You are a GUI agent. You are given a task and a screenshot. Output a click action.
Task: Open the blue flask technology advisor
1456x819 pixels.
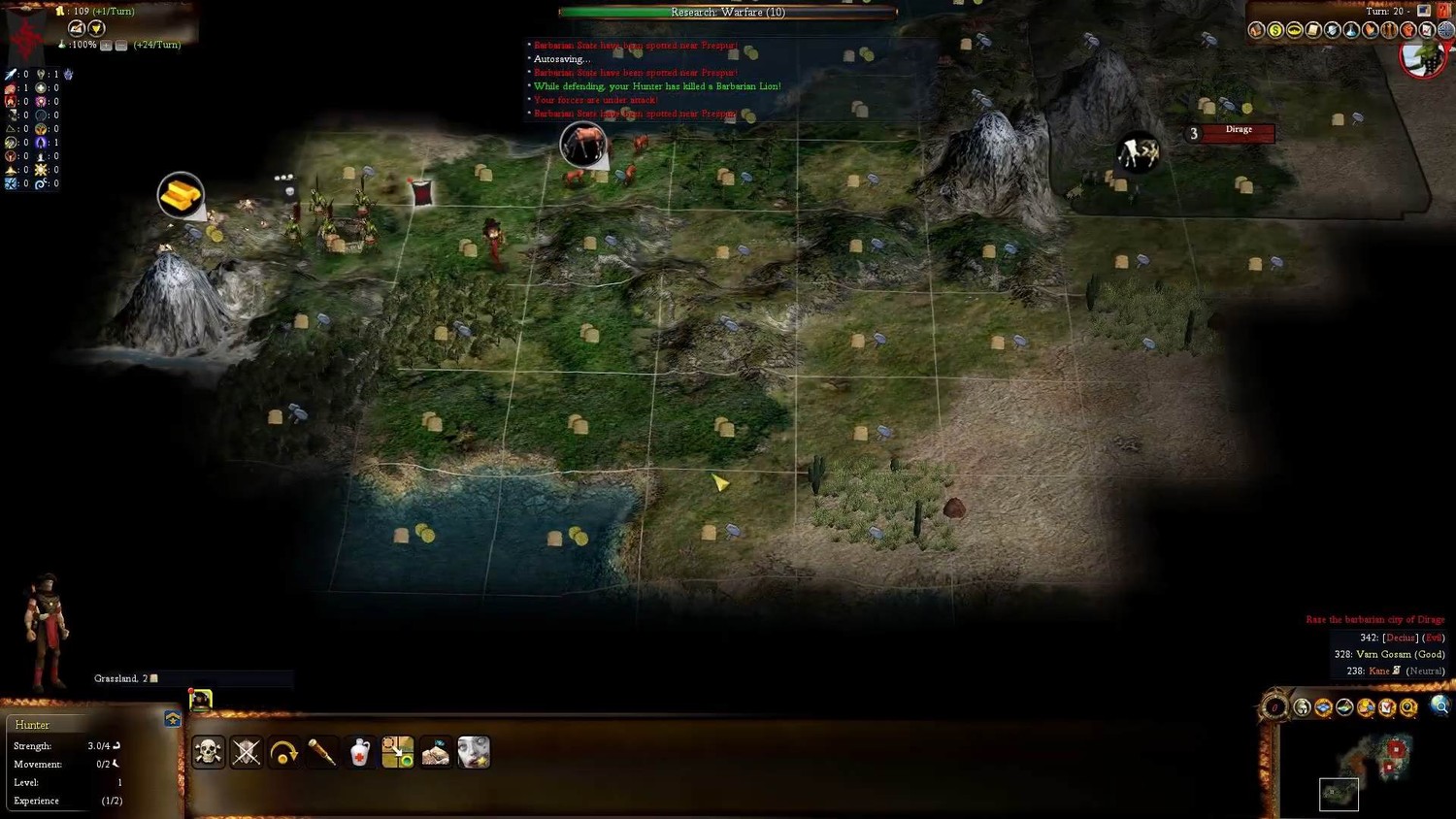click(1351, 31)
